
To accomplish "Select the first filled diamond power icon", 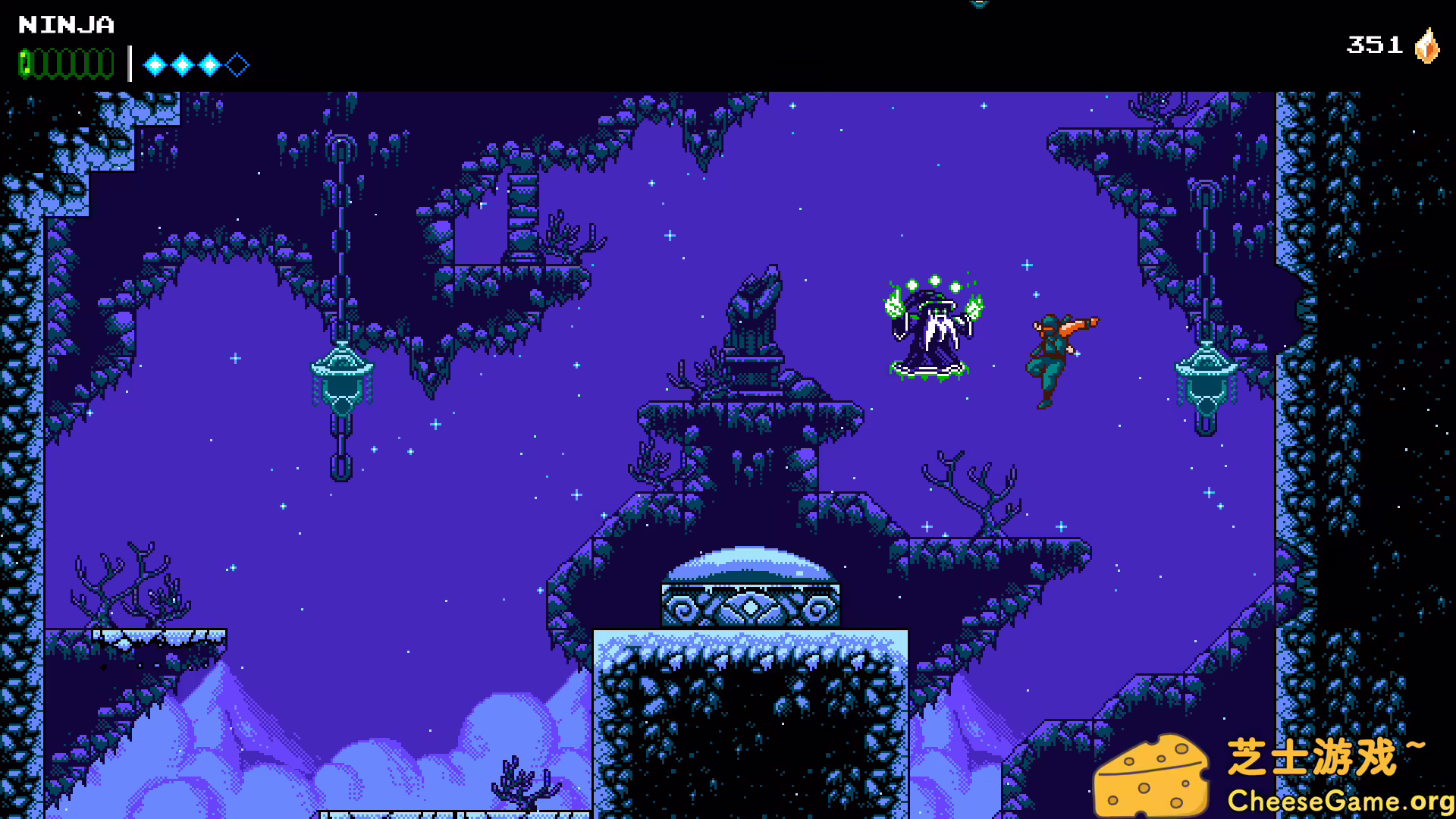I will pos(154,64).
